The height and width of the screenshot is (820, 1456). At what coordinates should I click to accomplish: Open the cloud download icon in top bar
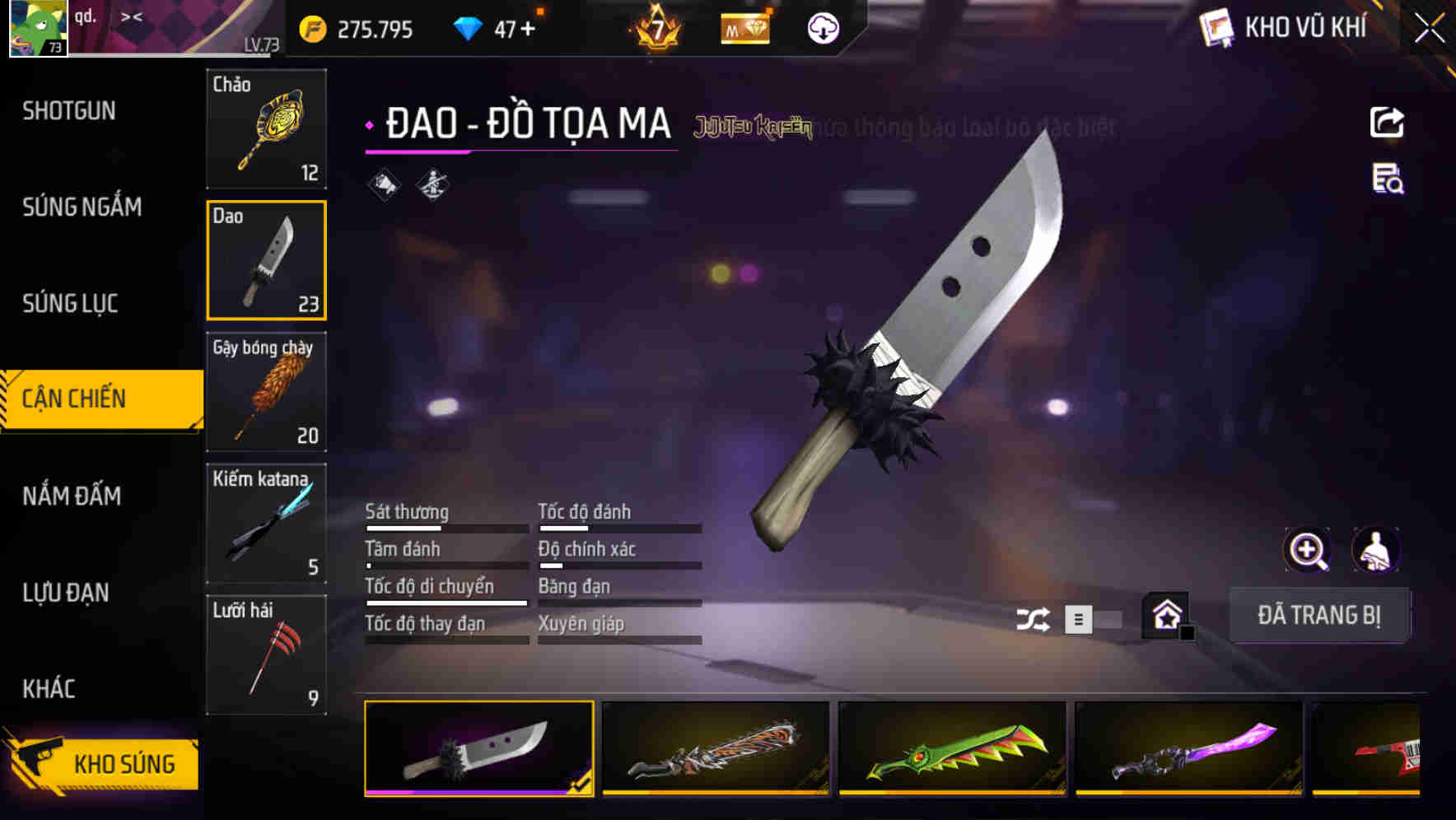click(x=821, y=27)
